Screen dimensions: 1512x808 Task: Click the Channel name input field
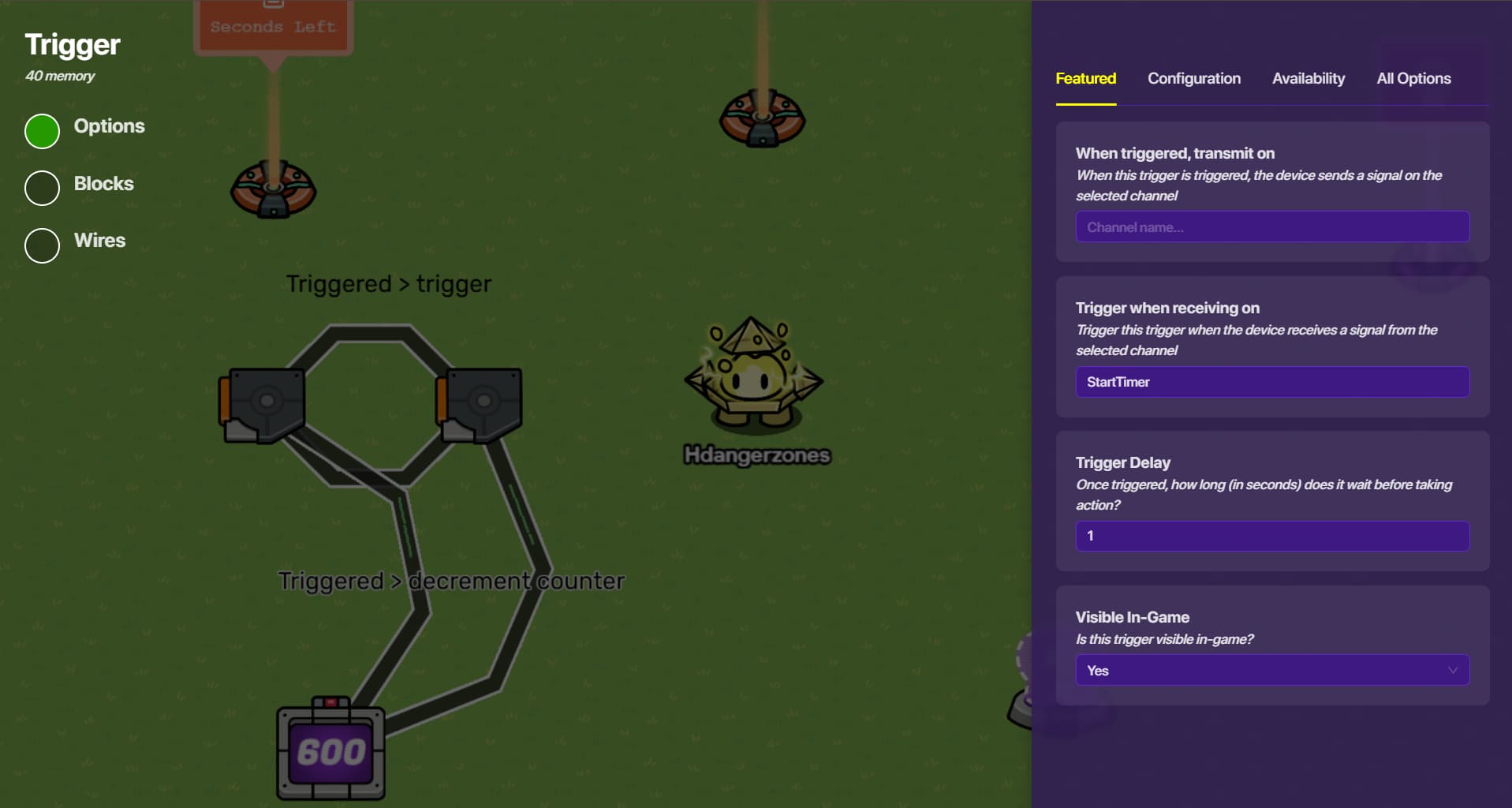[x=1271, y=227]
